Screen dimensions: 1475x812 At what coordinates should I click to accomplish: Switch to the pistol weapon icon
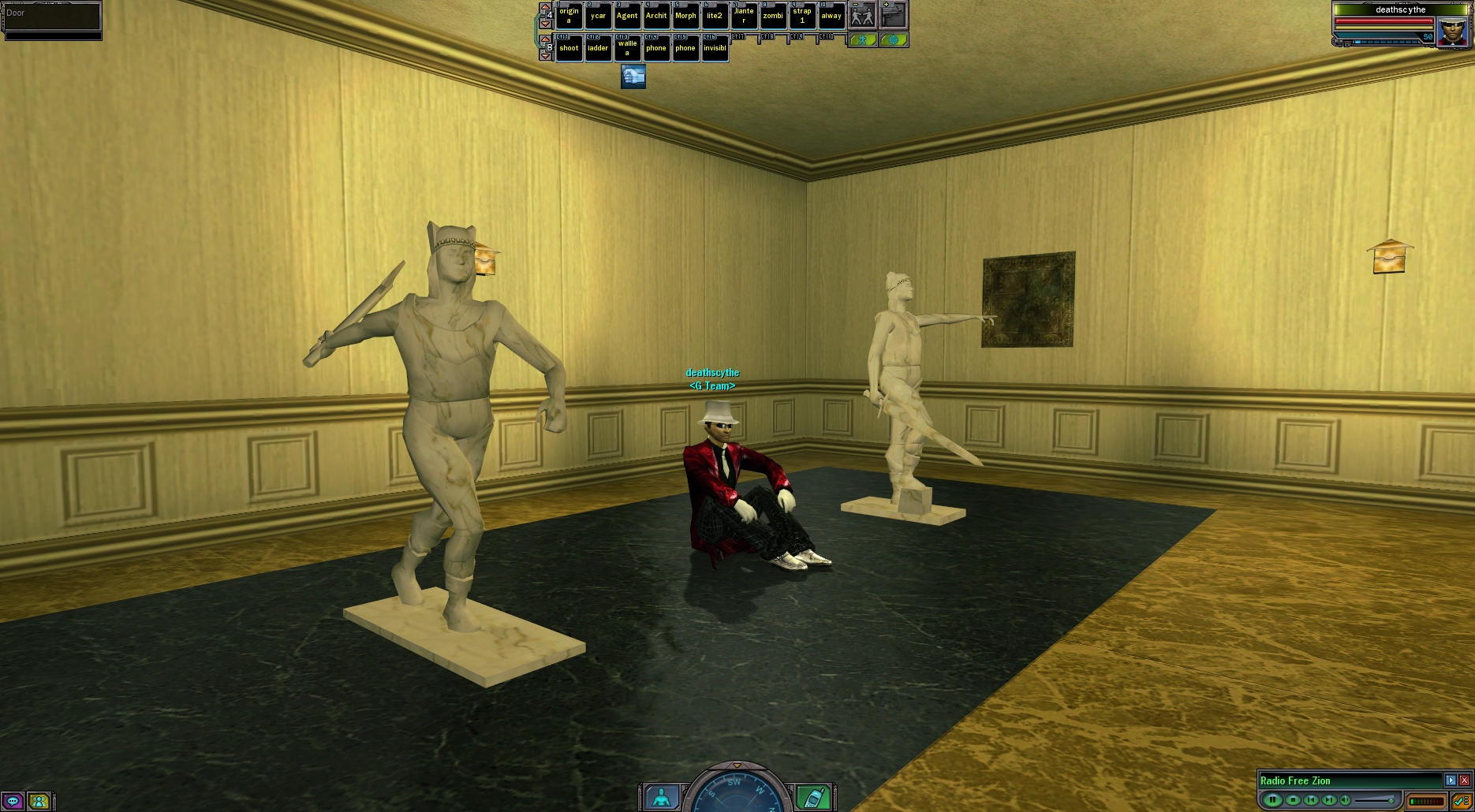pyautogui.click(x=894, y=15)
